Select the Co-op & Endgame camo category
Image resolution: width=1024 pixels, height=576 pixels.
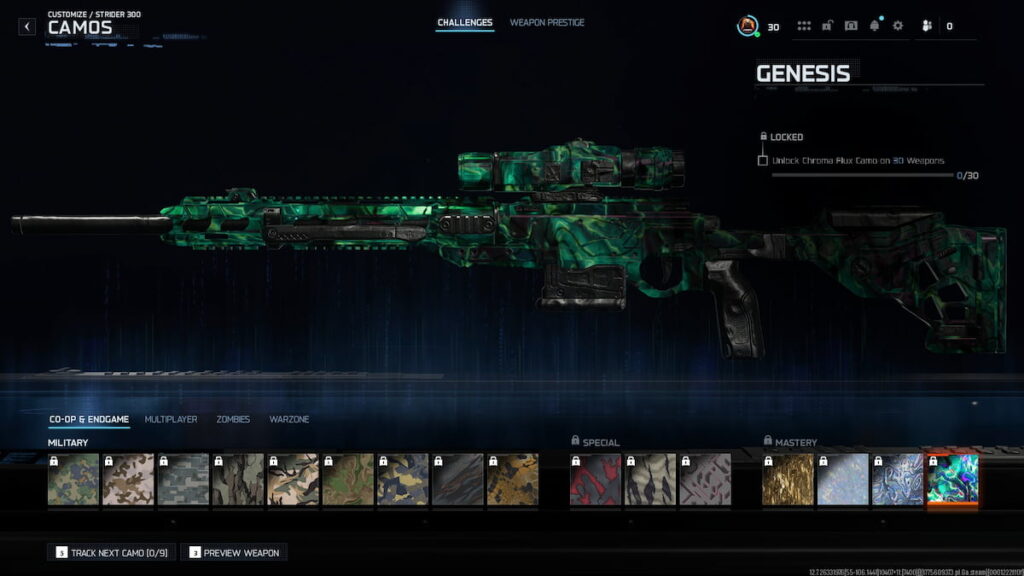point(89,419)
